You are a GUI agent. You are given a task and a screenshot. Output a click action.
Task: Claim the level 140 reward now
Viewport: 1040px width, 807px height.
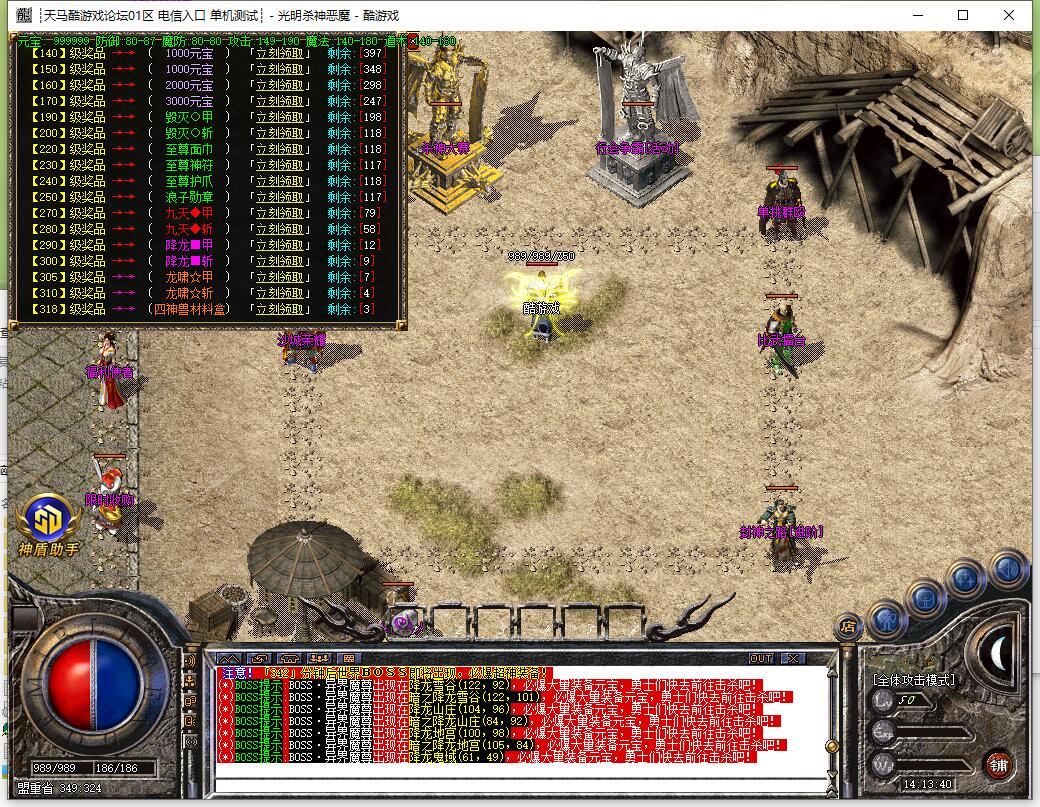pyautogui.click(x=277, y=53)
